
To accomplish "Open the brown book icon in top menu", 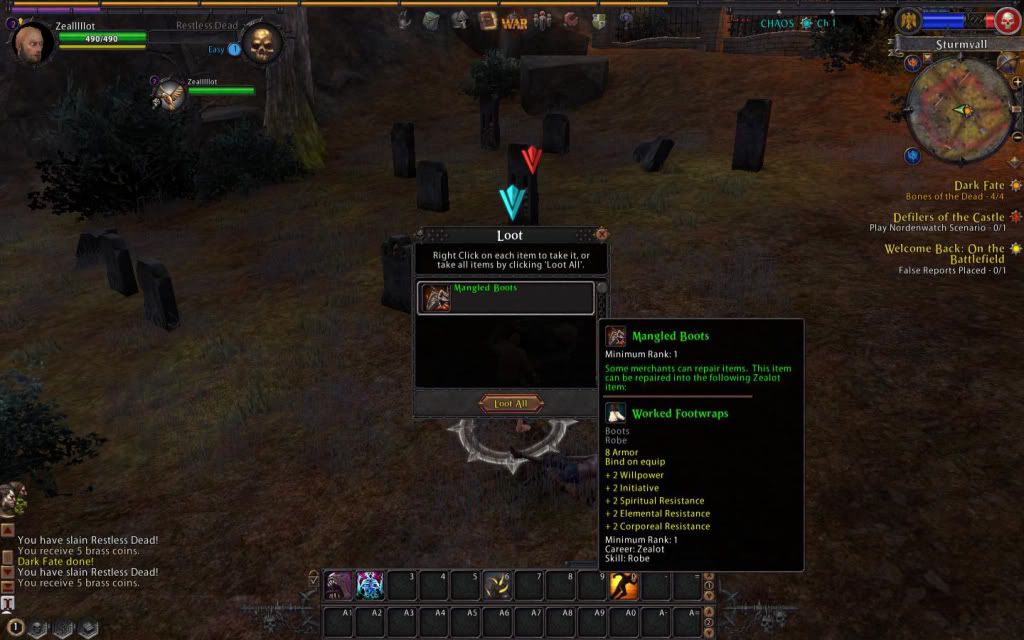I will click(487, 20).
